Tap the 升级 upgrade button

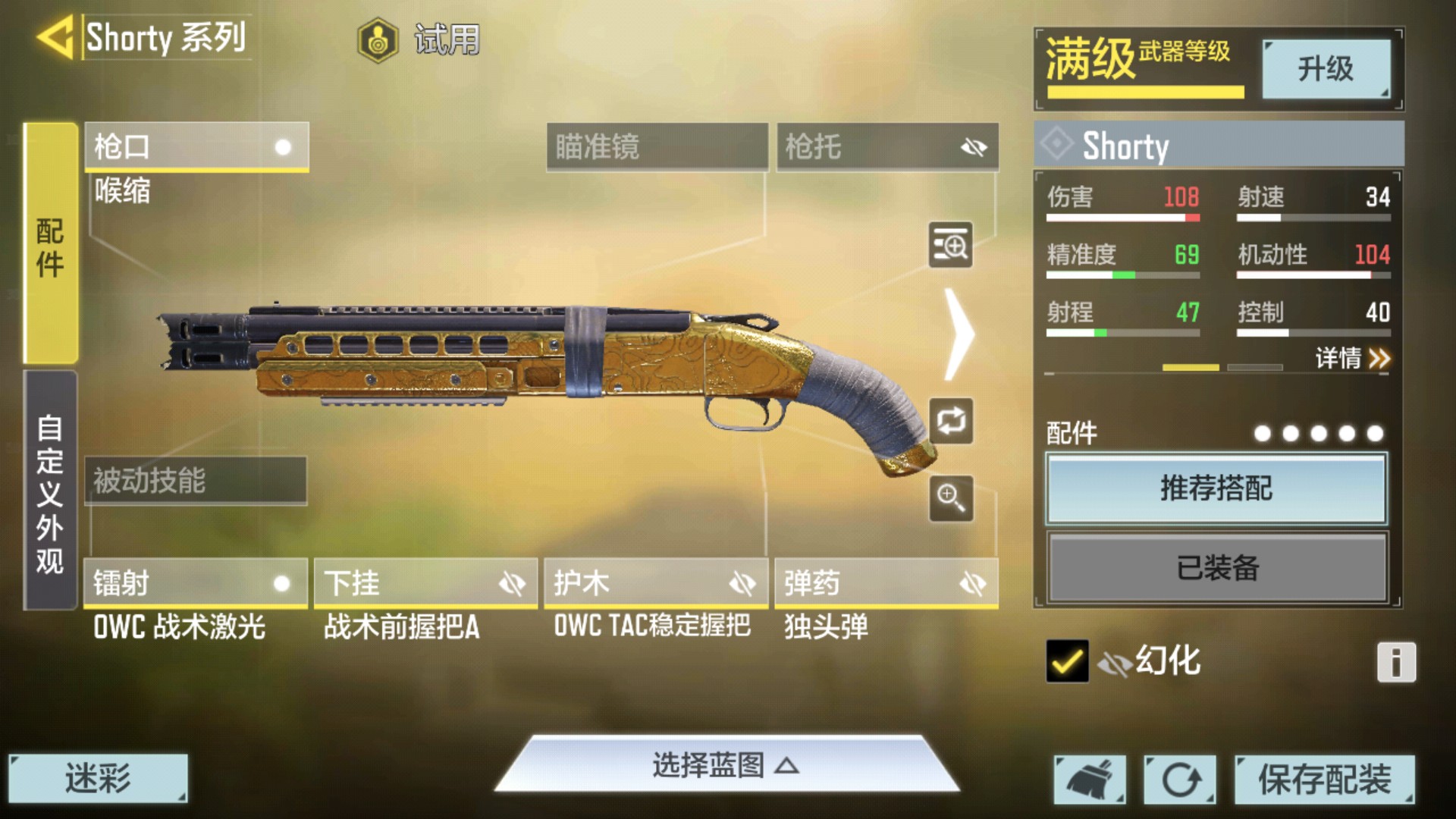1326,69
